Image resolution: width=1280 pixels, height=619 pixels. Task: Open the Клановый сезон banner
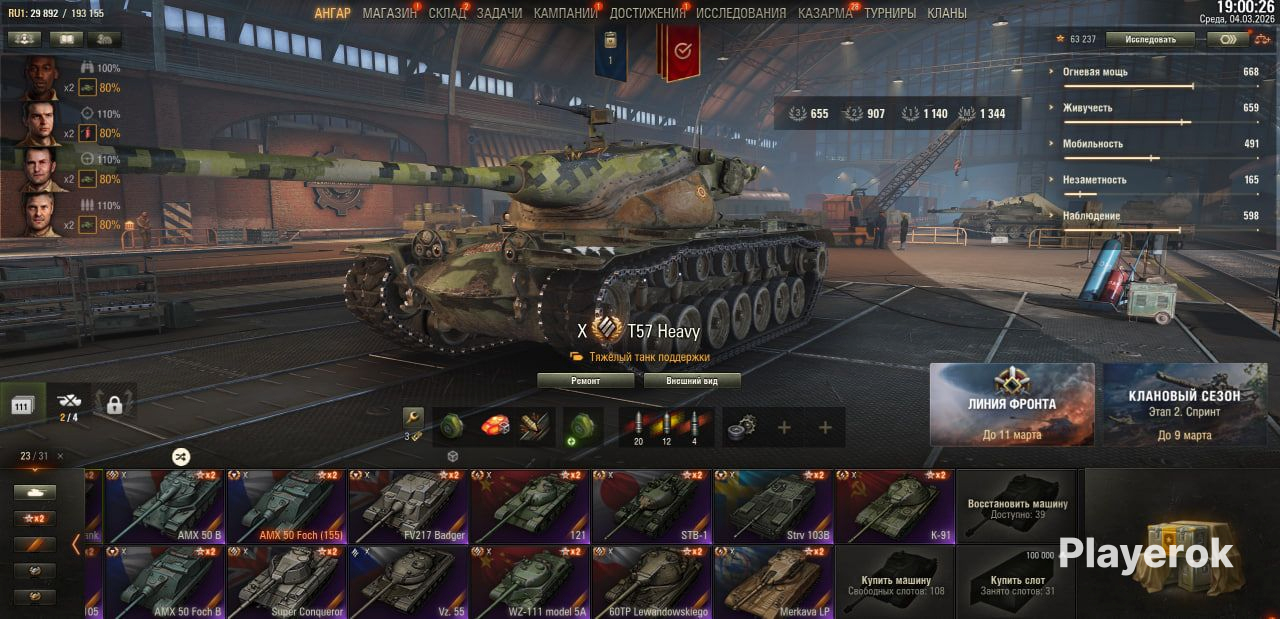pos(1185,404)
